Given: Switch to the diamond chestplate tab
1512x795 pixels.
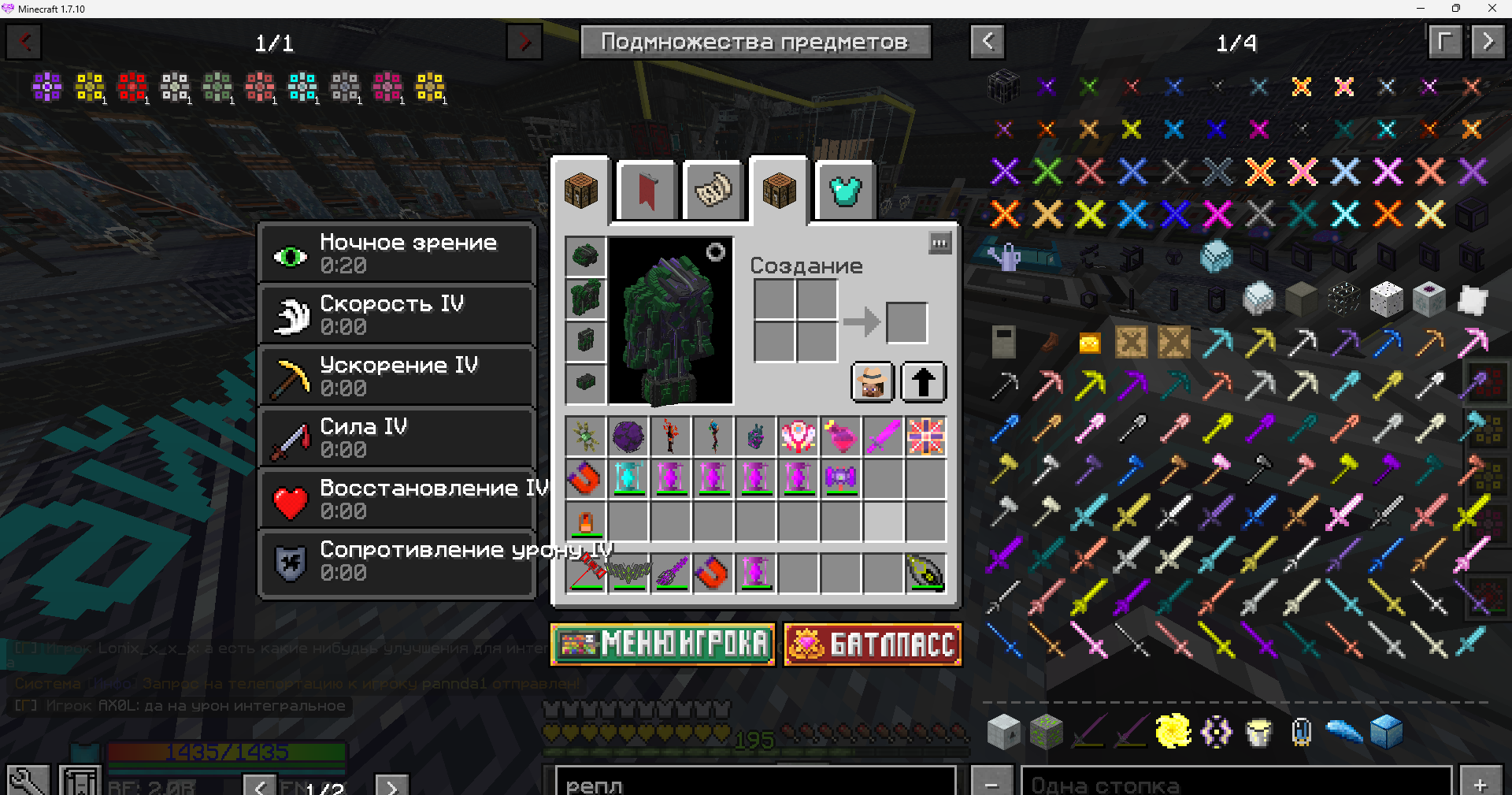Looking at the screenshot, I should coord(845,191).
